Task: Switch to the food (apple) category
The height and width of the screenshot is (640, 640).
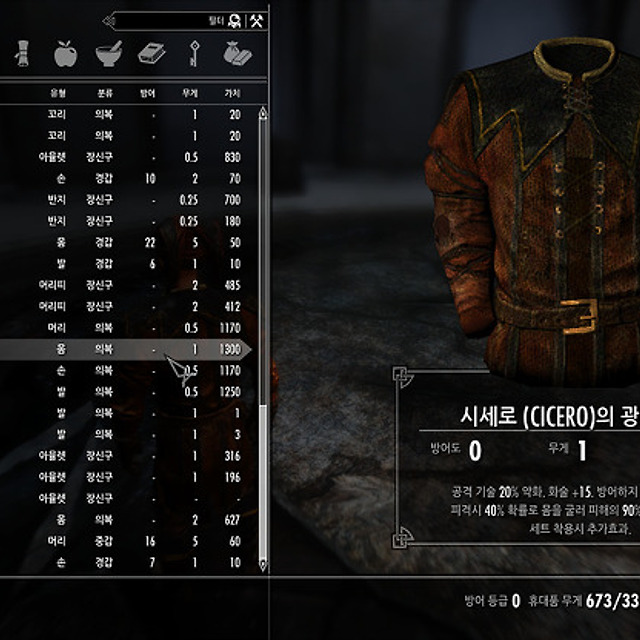Action: (65, 54)
